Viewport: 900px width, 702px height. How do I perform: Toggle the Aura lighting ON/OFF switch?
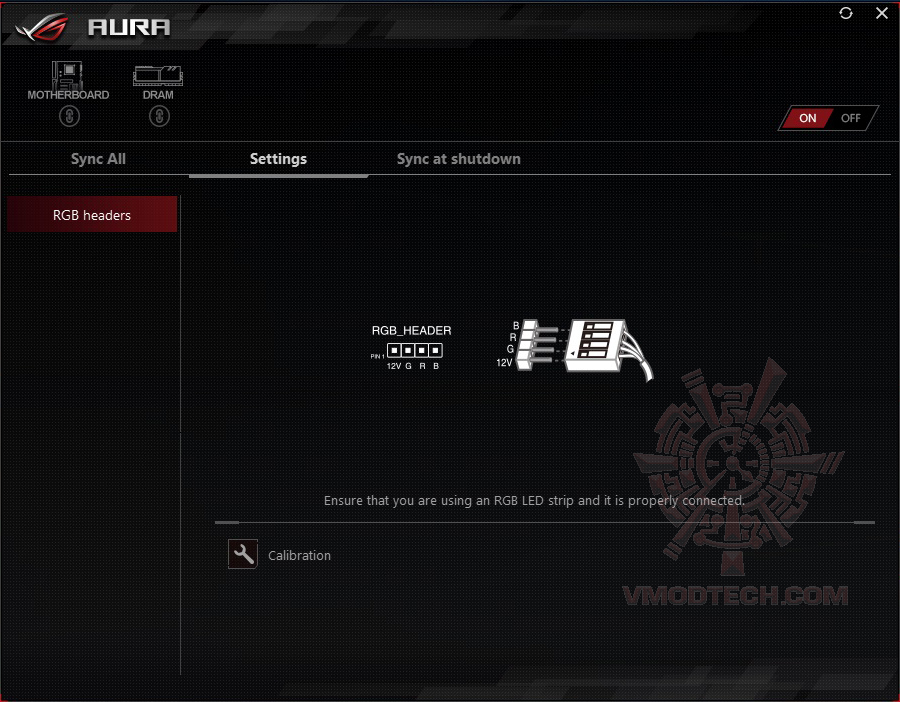pos(828,118)
